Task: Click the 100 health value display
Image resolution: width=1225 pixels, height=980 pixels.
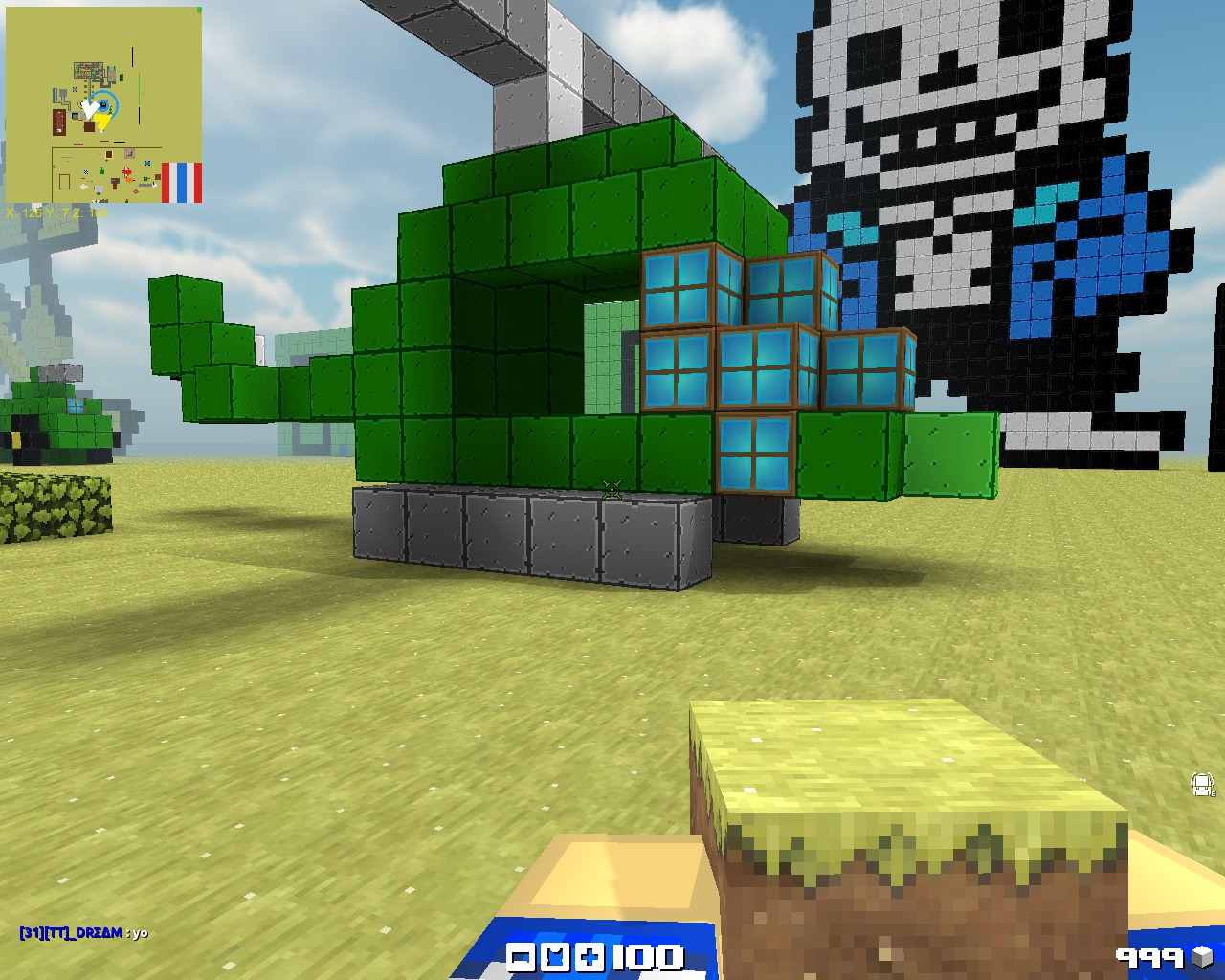Action: pyautogui.click(x=648, y=957)
